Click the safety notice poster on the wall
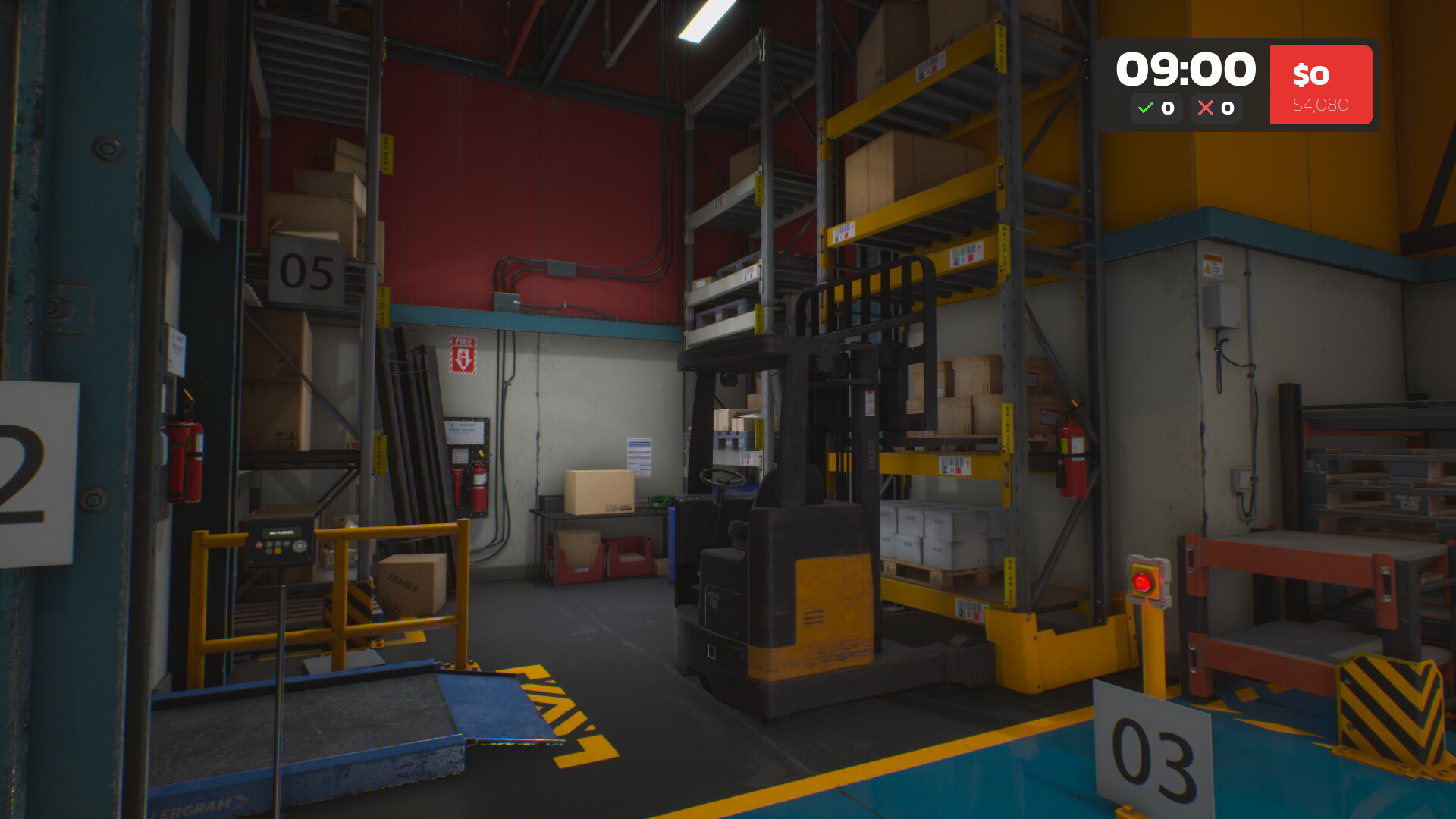The height and width of the screenshot is (819, 1456). click(x=639, y=457)
